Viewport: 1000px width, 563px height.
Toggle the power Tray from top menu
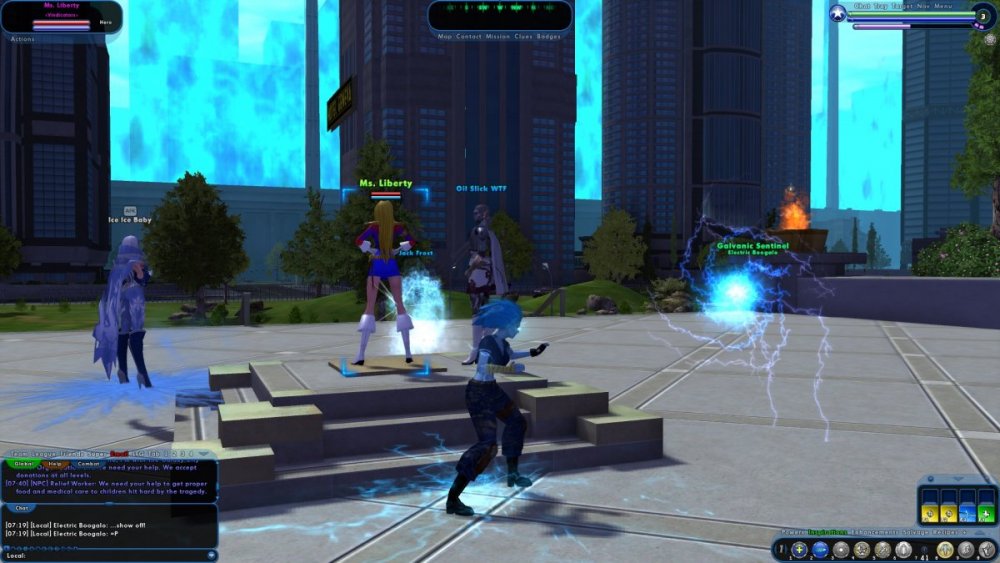pos(881,7)
